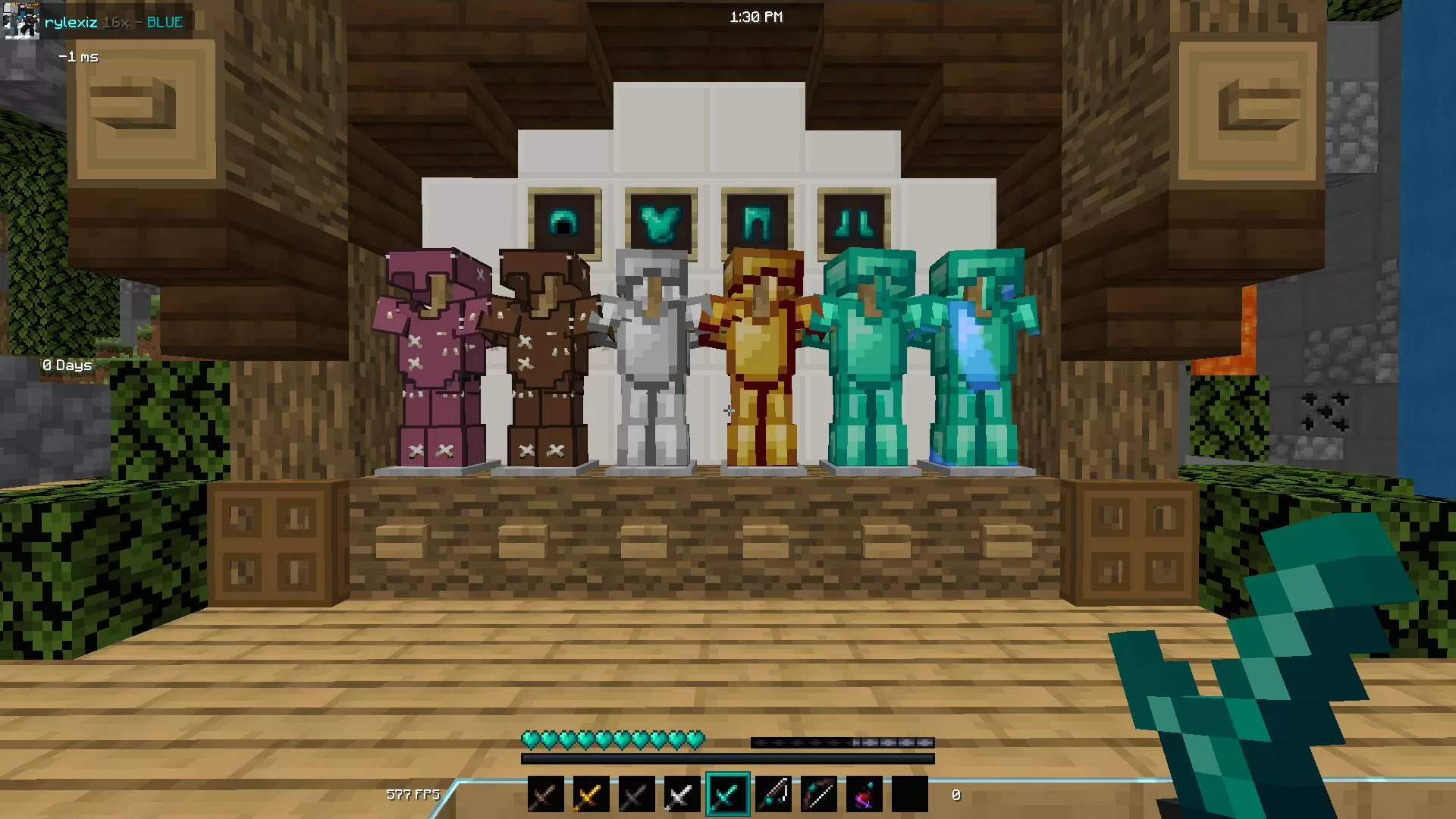Select the stone sword in the hotbar

click(638, 793)
